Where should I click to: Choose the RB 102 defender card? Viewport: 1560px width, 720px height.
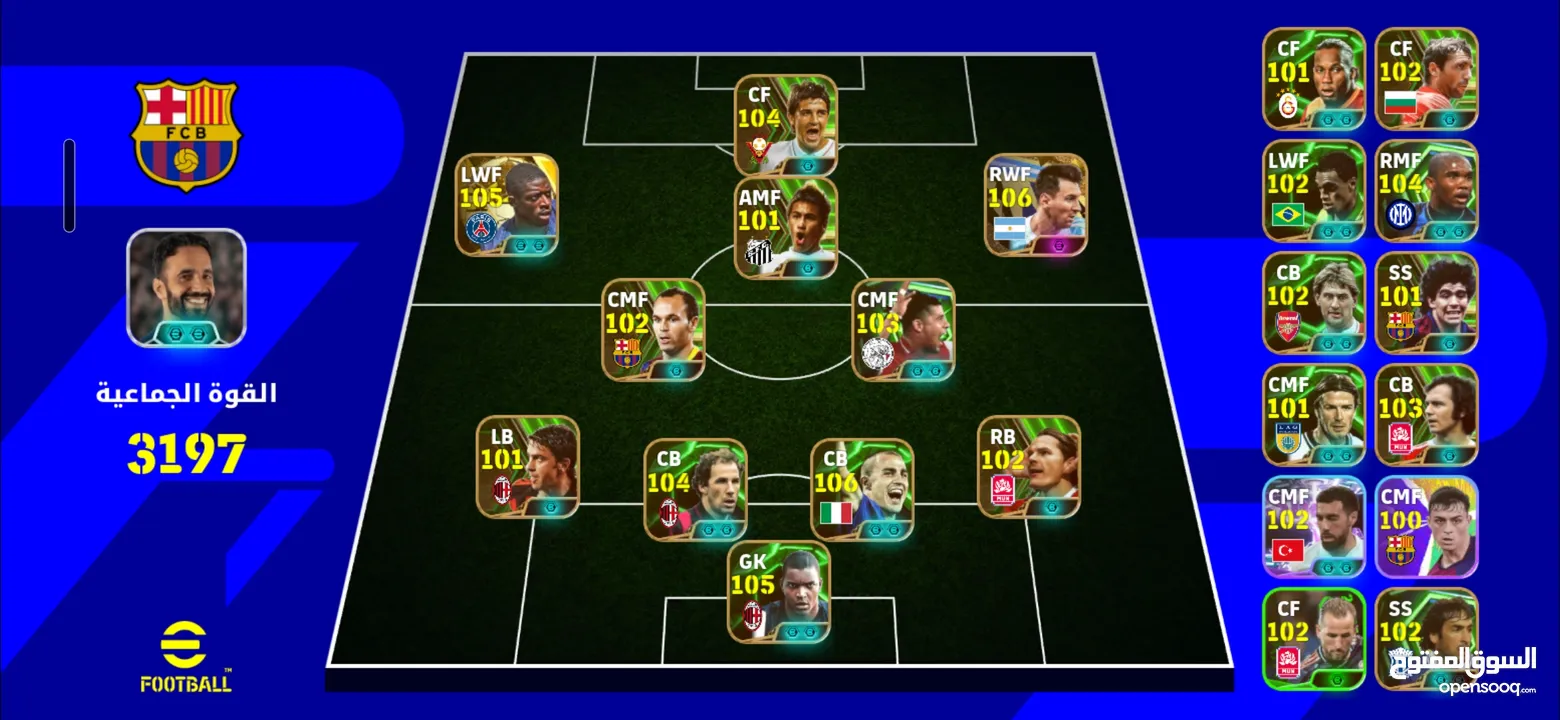[x=1029, y=467]
